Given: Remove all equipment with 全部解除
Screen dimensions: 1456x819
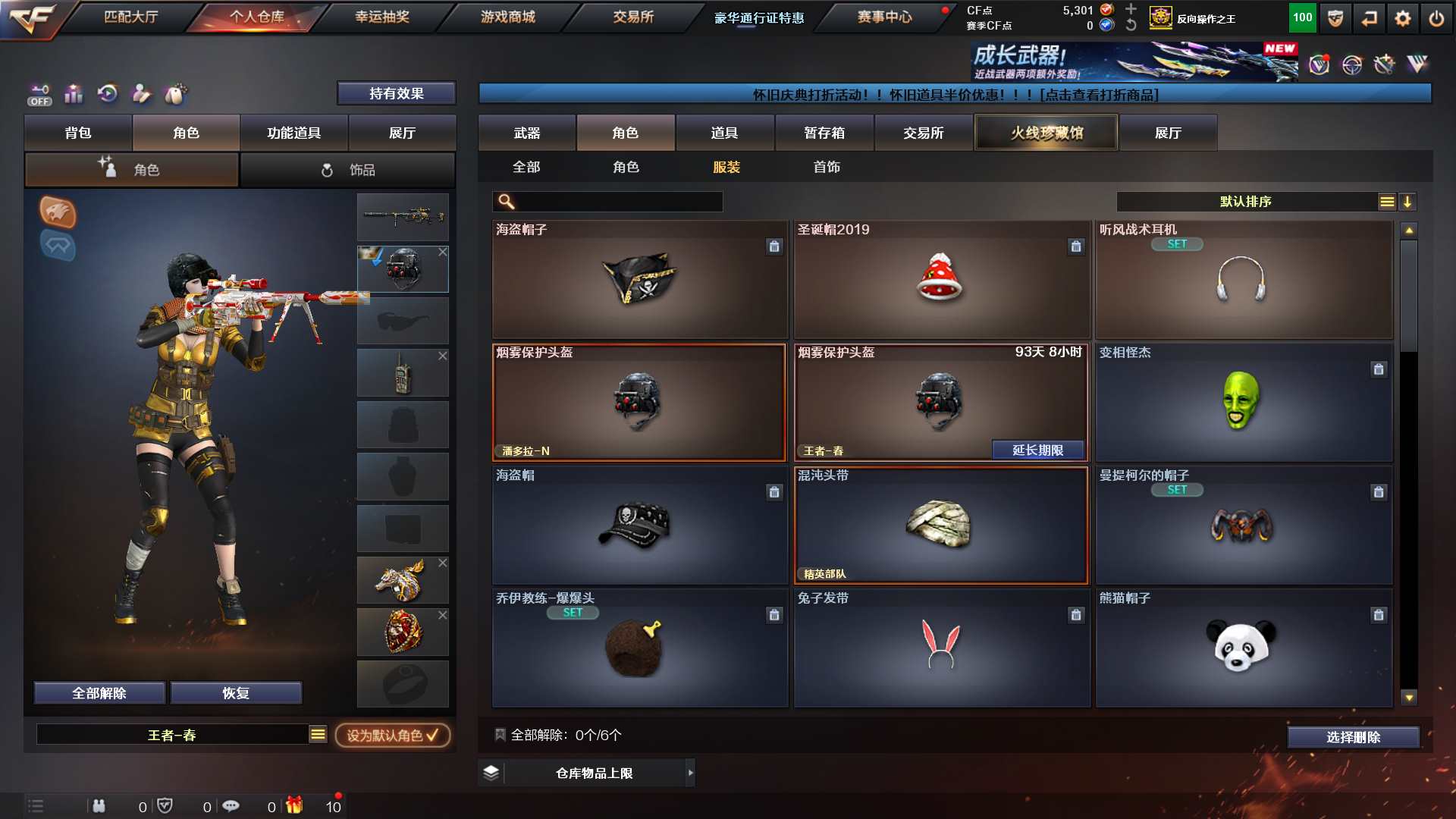Looking at the screenshot, I should (99, 693).
